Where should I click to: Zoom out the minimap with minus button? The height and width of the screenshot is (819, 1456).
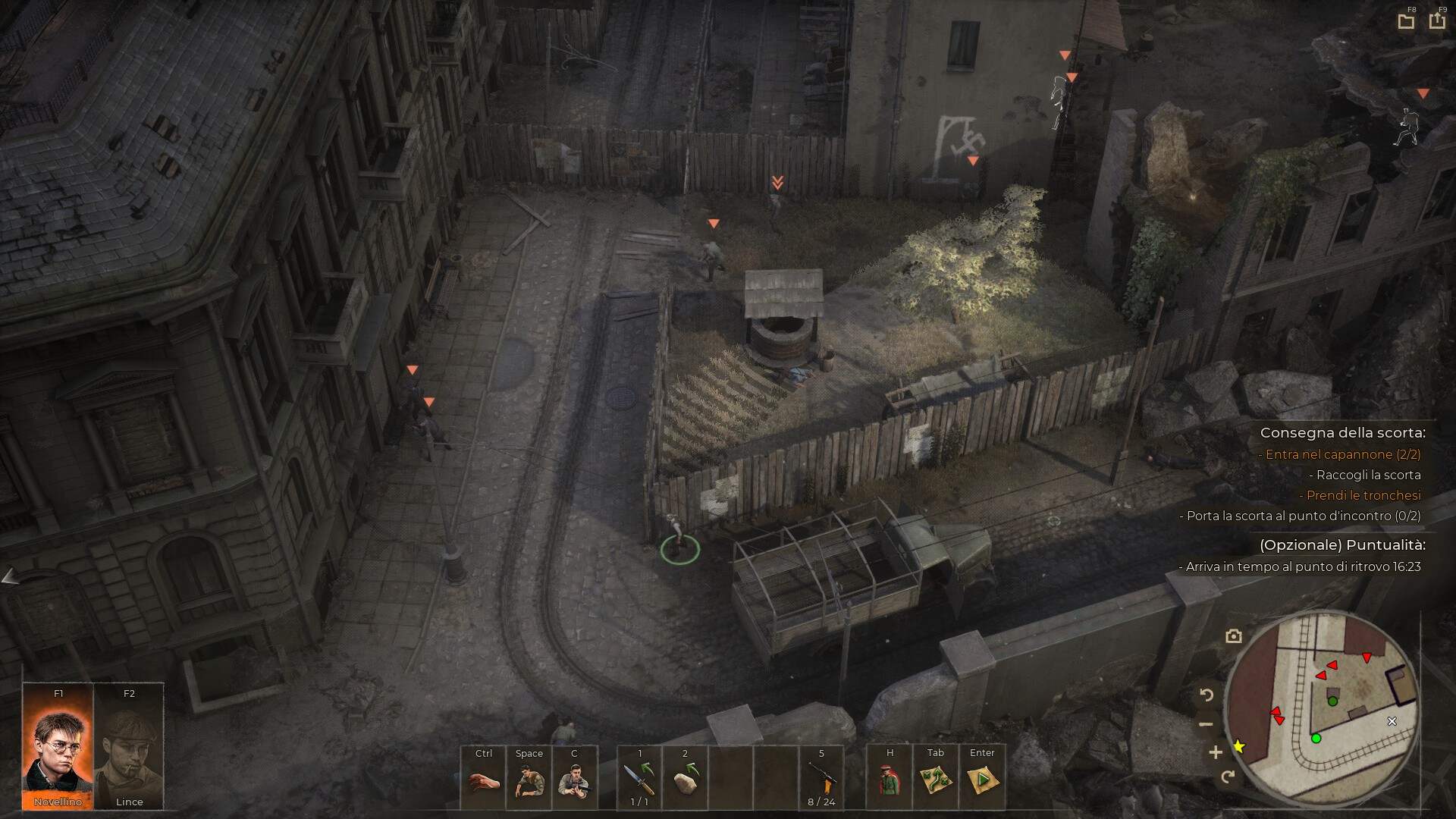(x=1207, y=724)
